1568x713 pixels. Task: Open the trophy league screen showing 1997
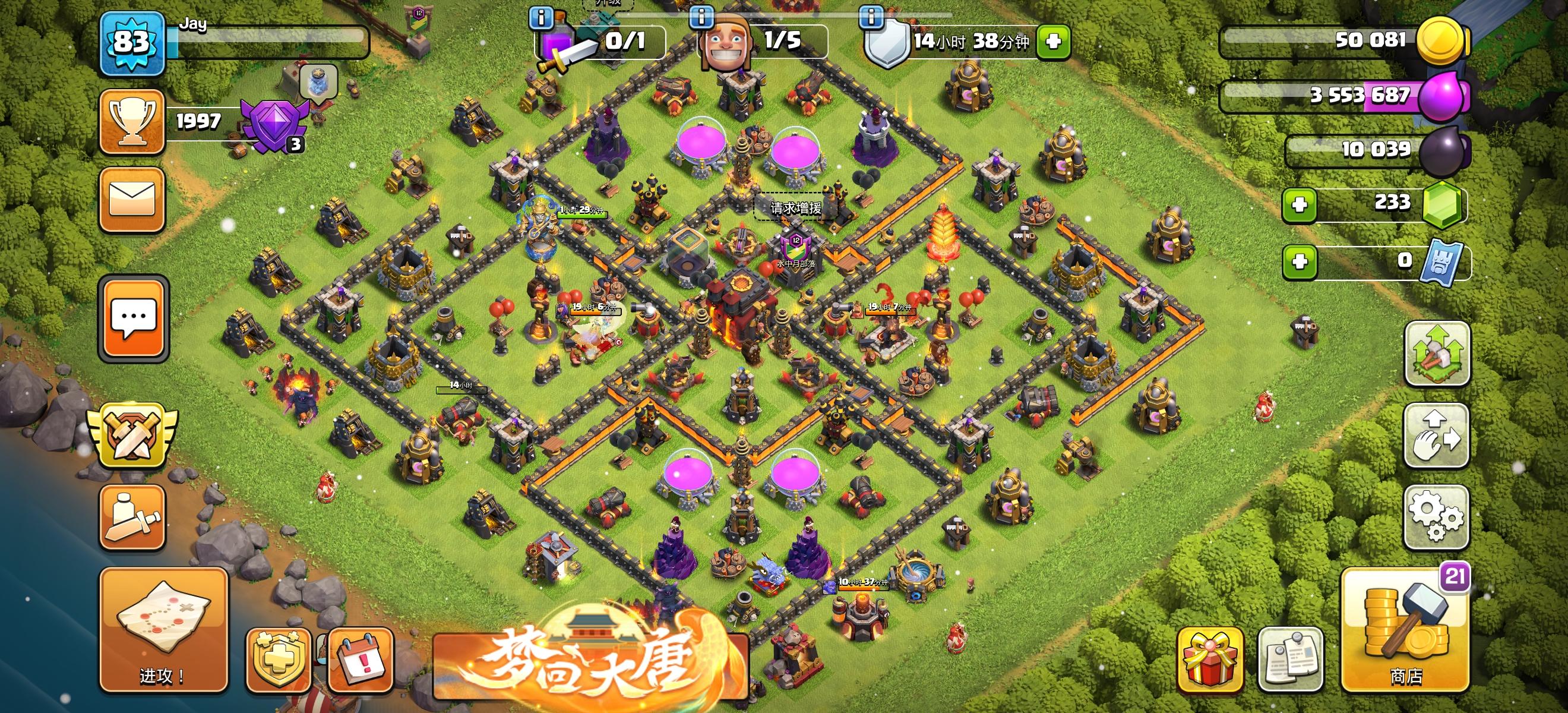(x=132, y=121)
